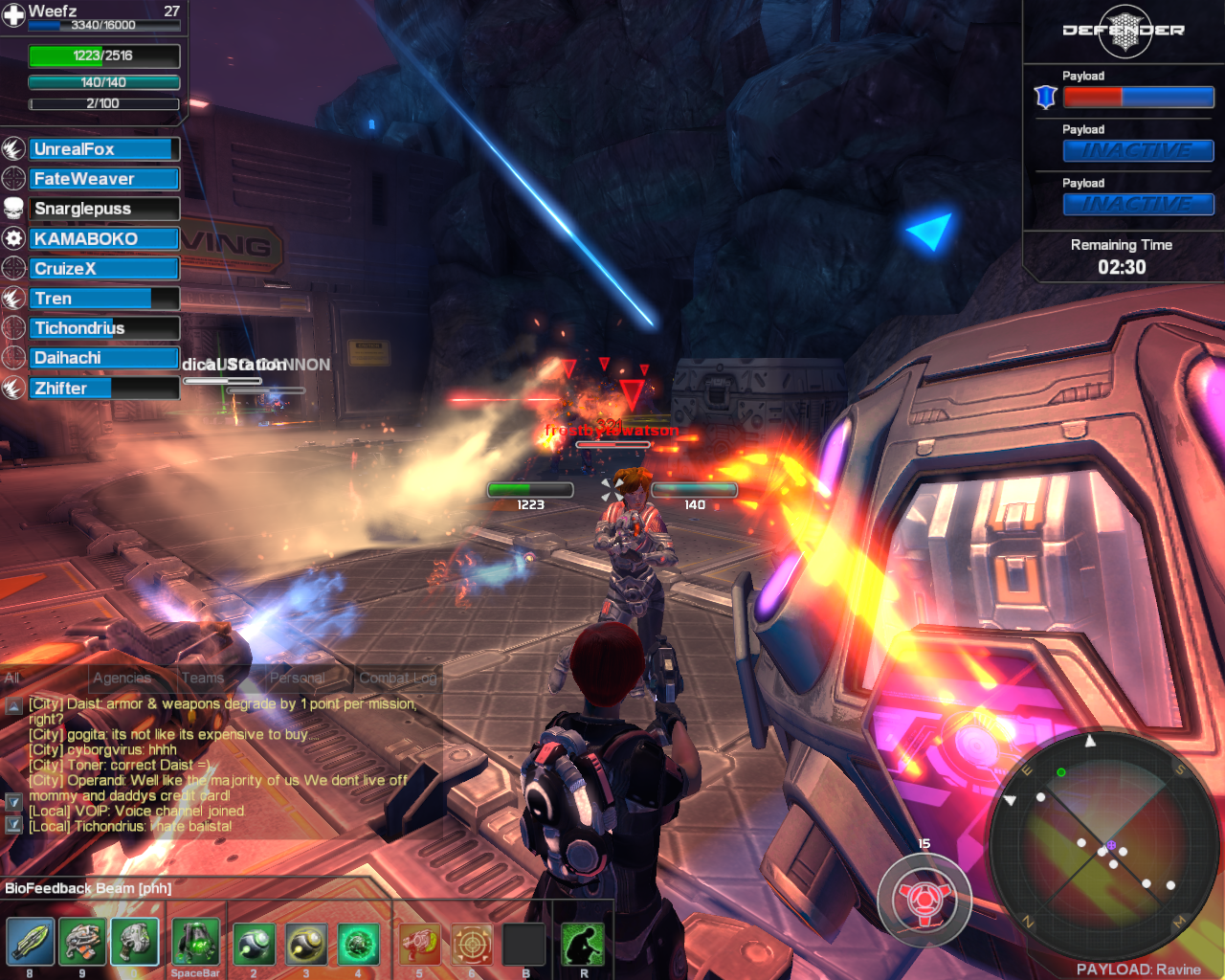Trigger the glowing green sphere ability
1225x980 pixels.
pyautogui.click(x=358, y=945)
